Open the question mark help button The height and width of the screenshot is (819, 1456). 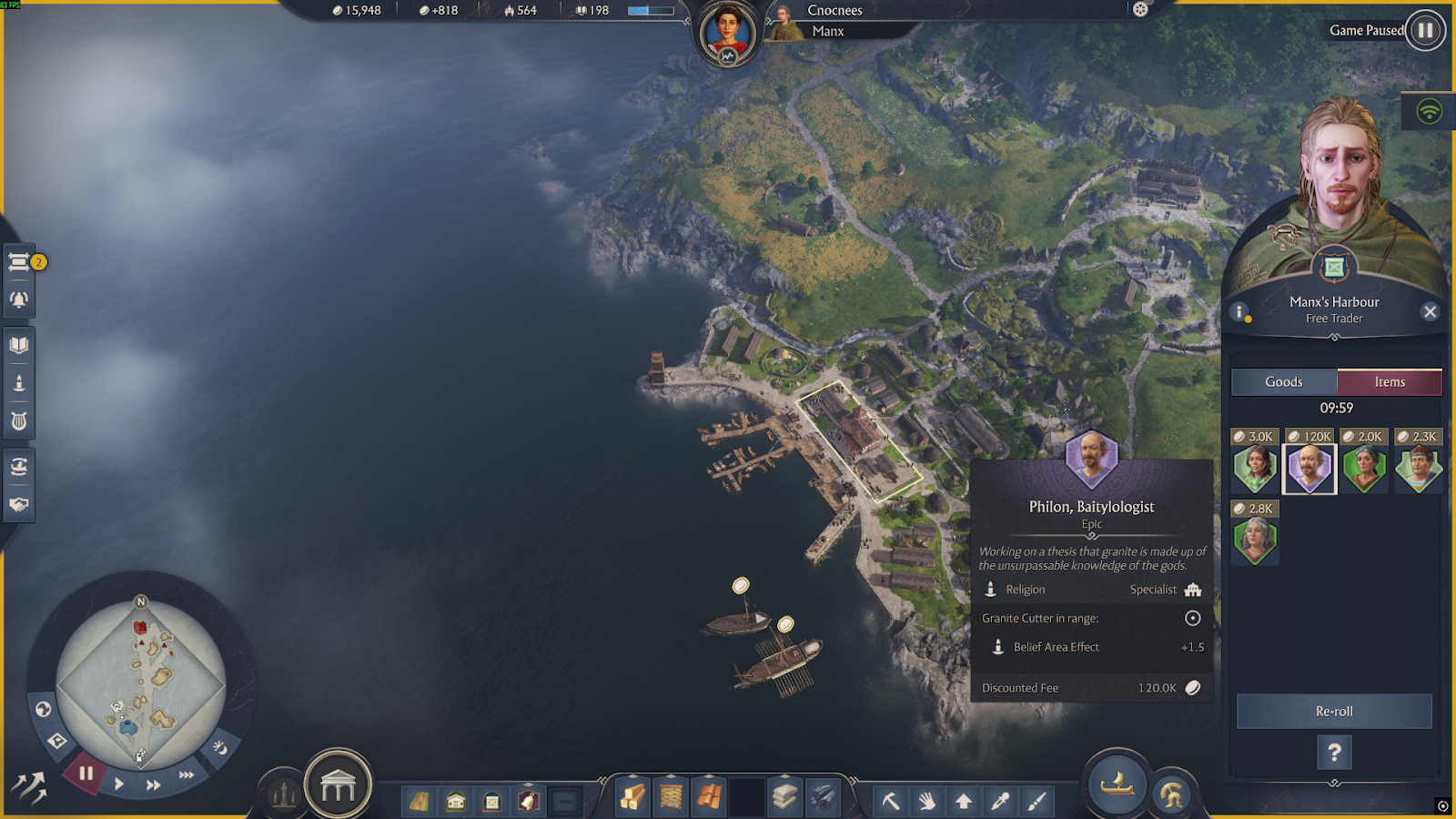1334,753
